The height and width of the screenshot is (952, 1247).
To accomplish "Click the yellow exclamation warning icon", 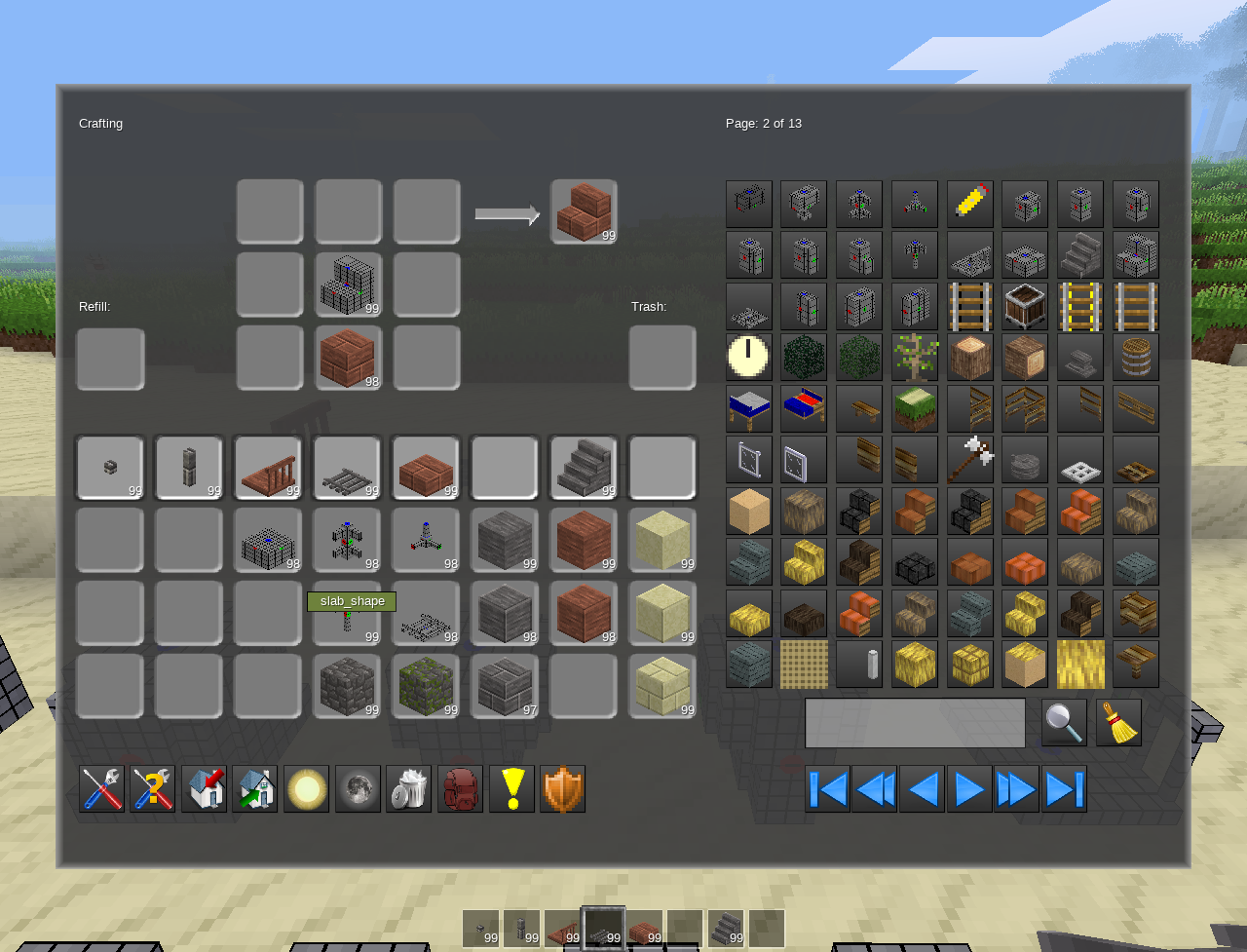I will tap(510, 788).
